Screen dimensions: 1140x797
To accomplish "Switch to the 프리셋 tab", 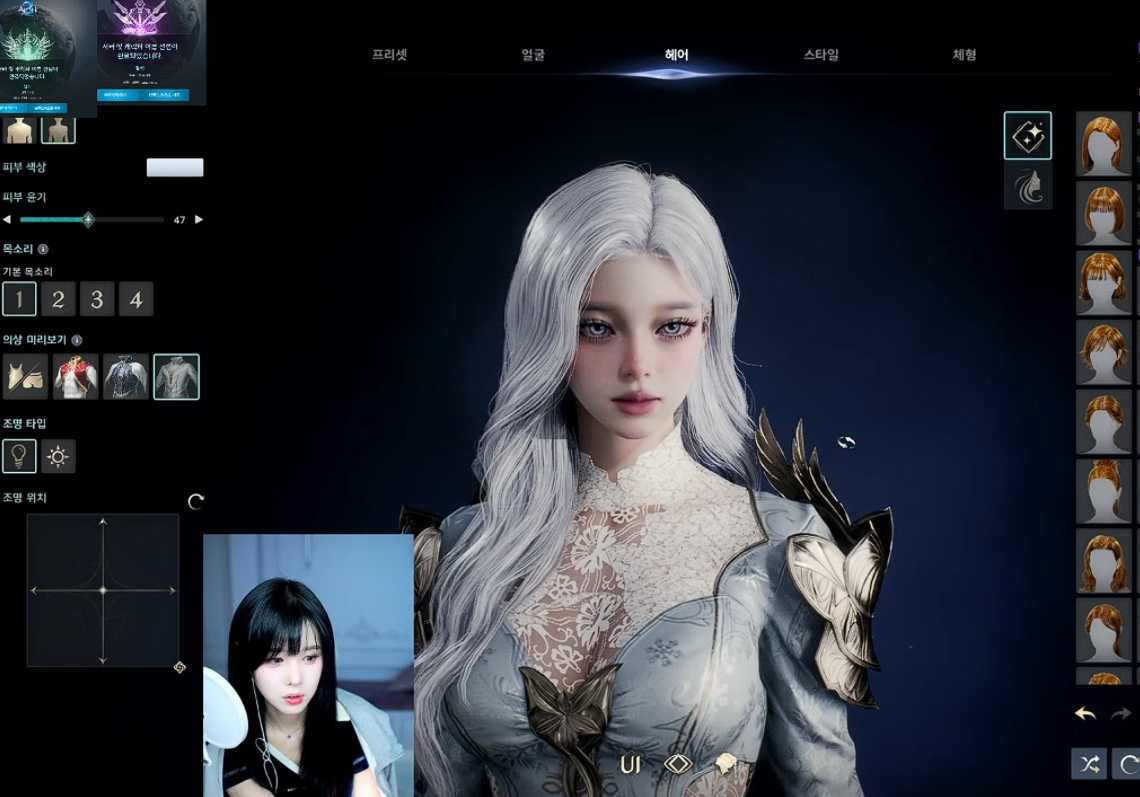I will tap(389, 55).
